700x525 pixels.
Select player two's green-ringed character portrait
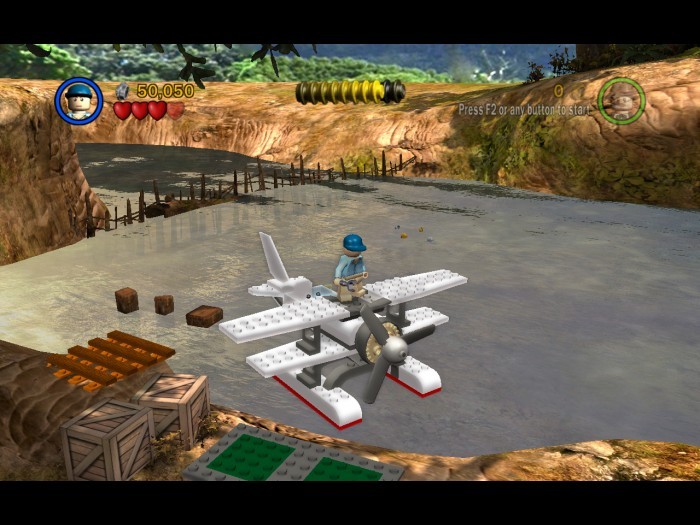tap(621, 100)
